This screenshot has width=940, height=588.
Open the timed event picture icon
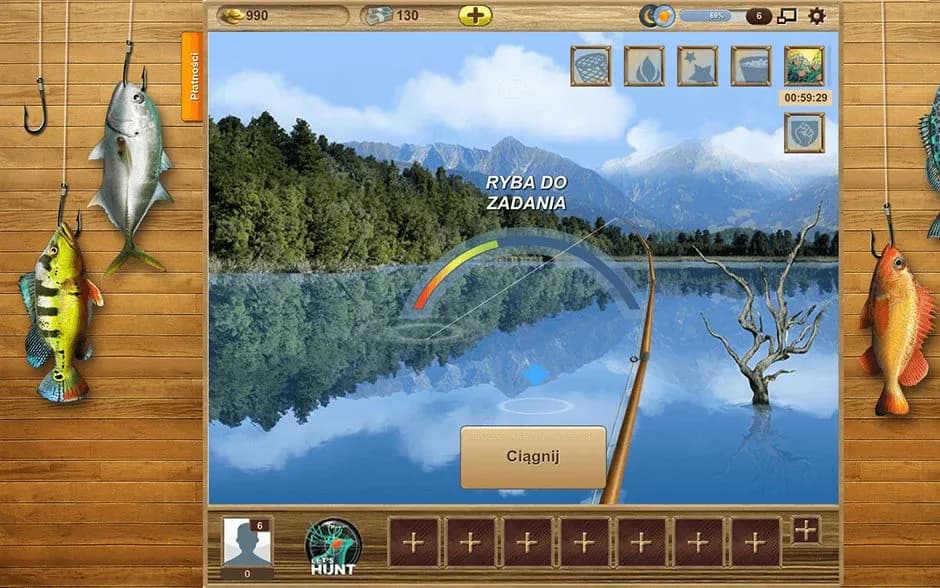[804, 66]
